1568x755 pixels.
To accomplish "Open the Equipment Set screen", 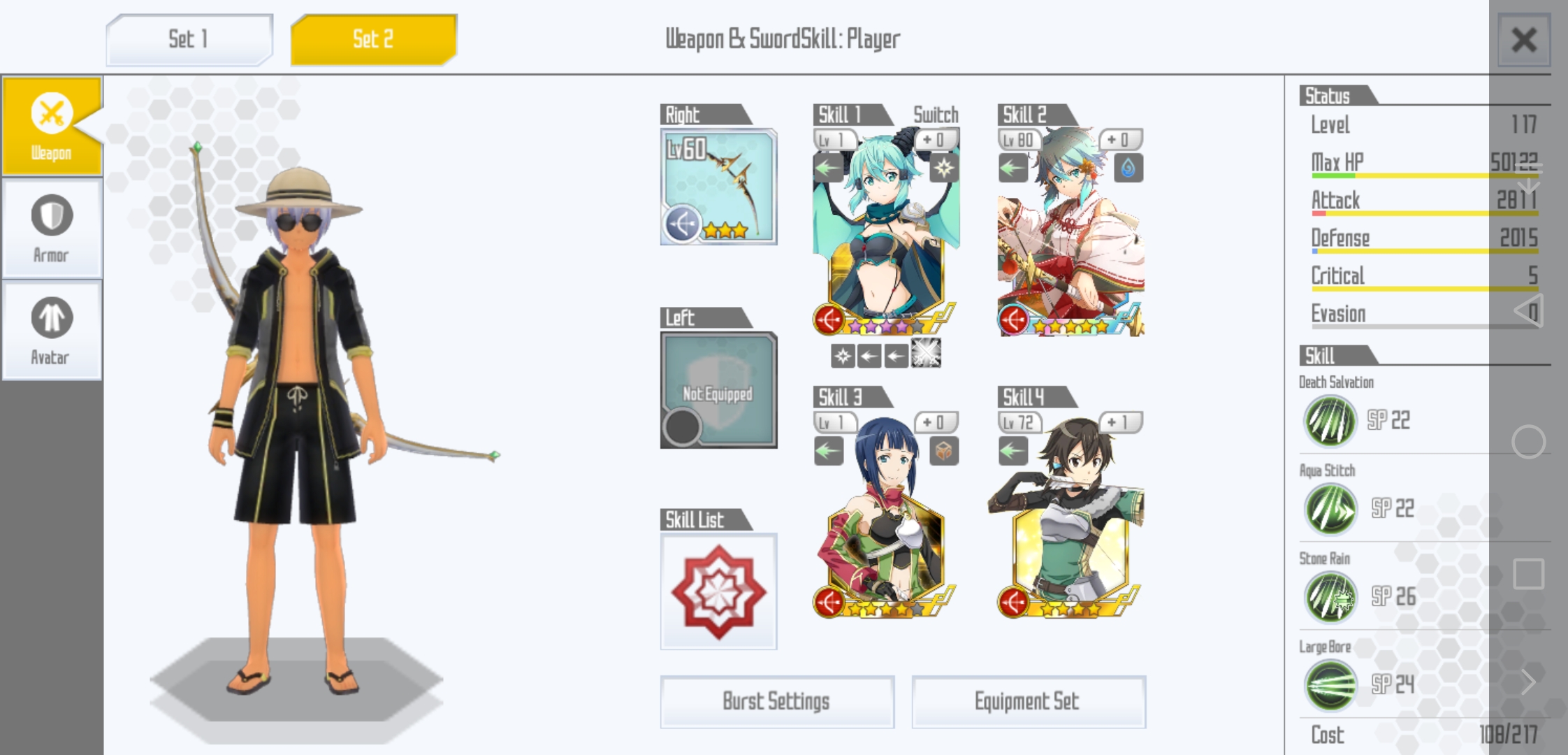I will (1029, 702).
